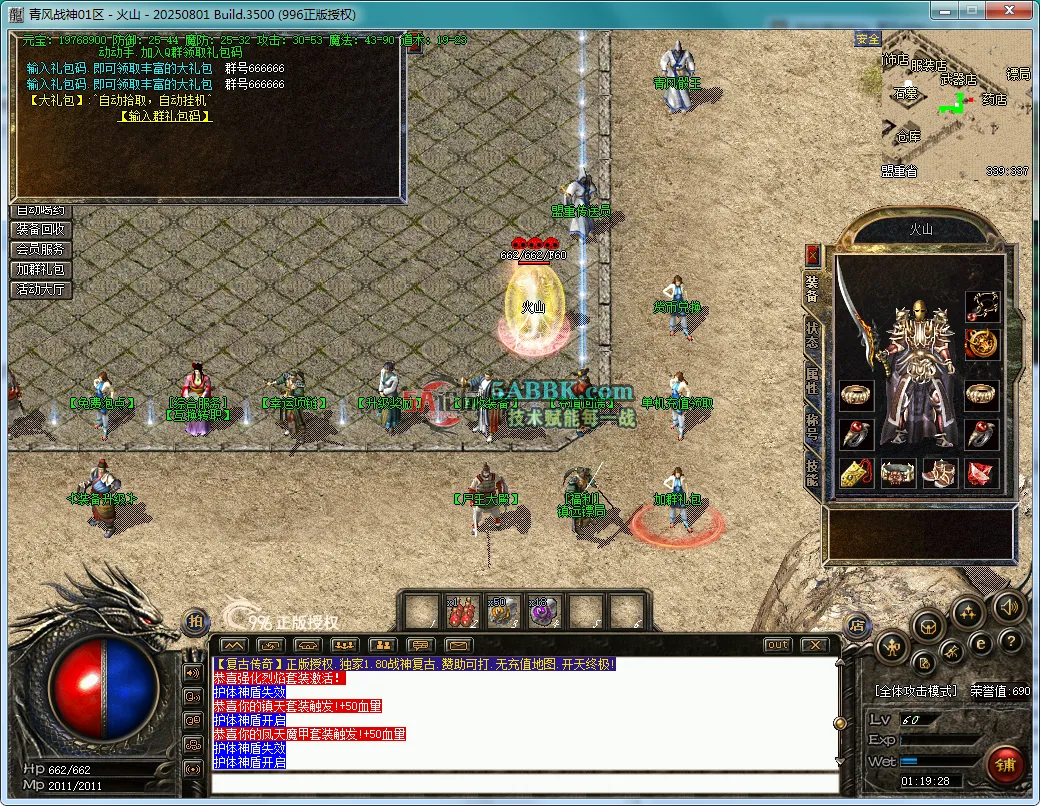Image resolution: width=1040 pixels, height=806 pixels.
Task: Open the 活动大厅 activity hall
Action: coord(40,289)
